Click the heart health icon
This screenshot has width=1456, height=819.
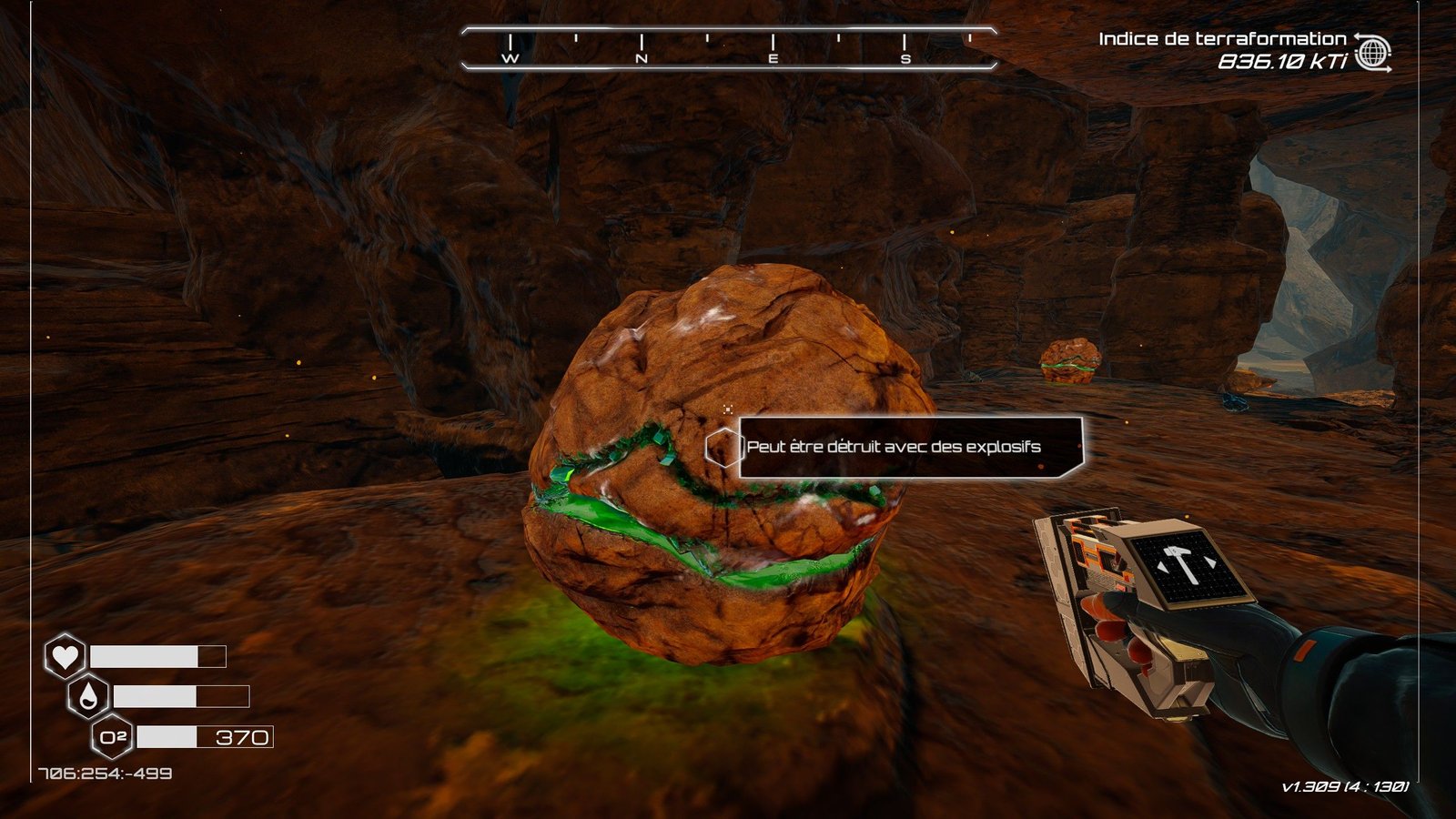pyautogui.click(x=65, y=655)
